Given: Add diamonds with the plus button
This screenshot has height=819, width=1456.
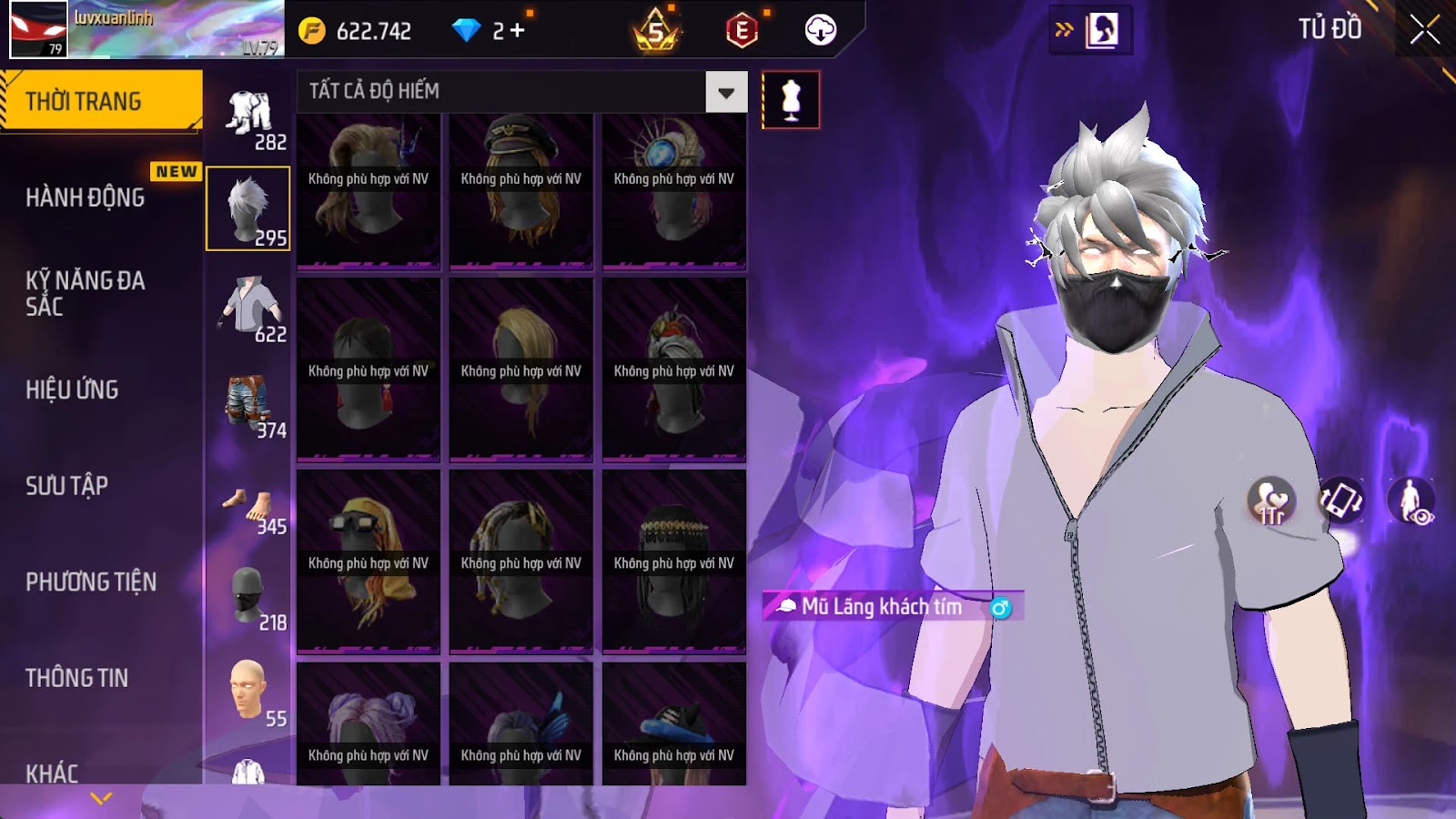Looking at the screenshot, I should pyautogui.click(x=518, y=31).
